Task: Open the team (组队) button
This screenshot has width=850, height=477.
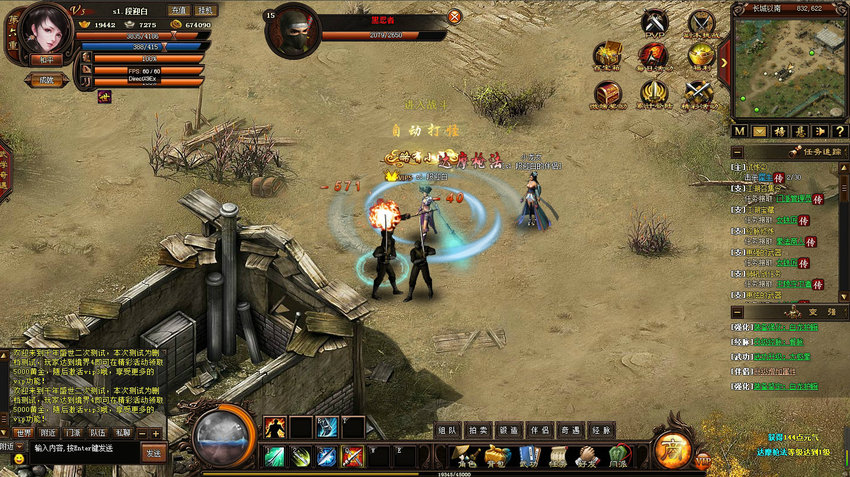Action: click(x=448, y=430)
